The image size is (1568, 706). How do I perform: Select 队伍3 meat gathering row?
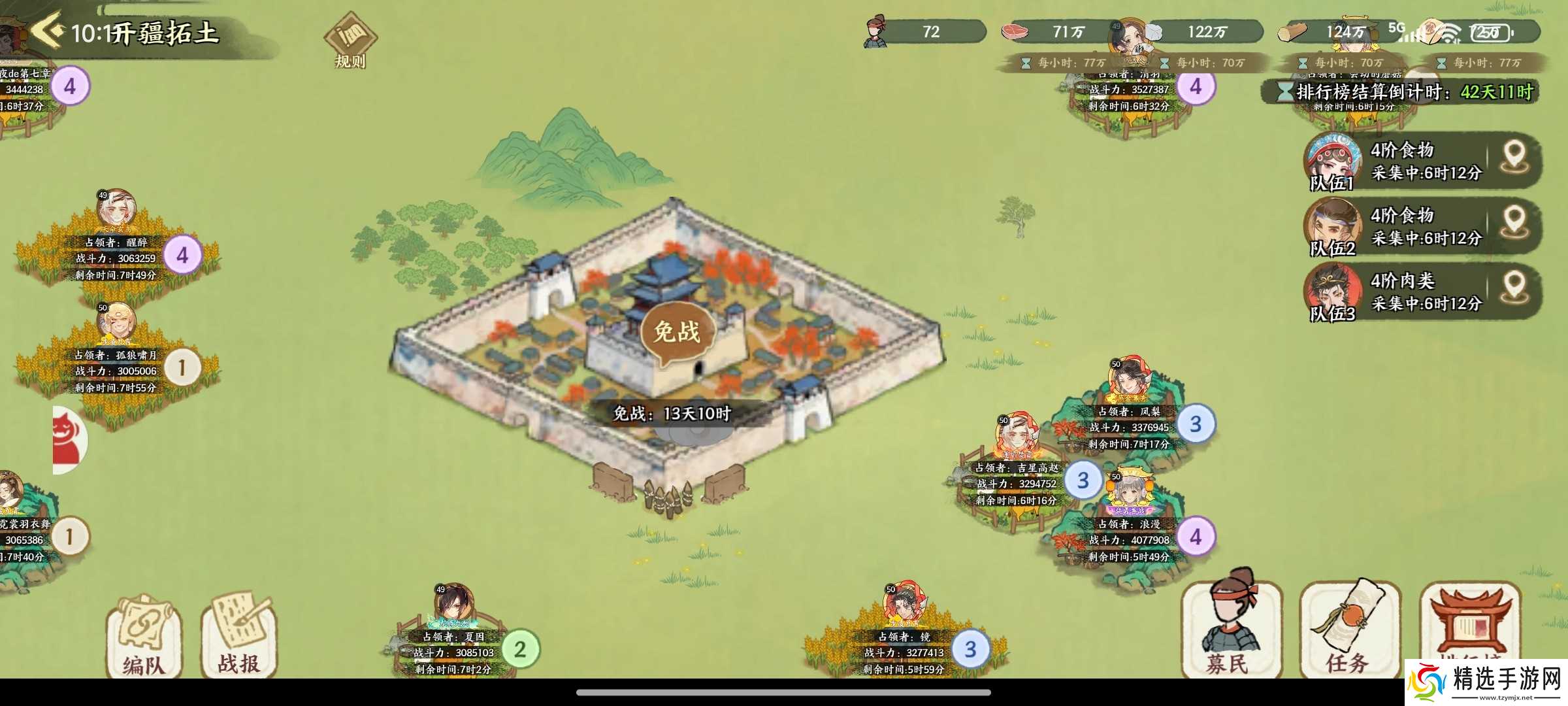click(1398, 292)
